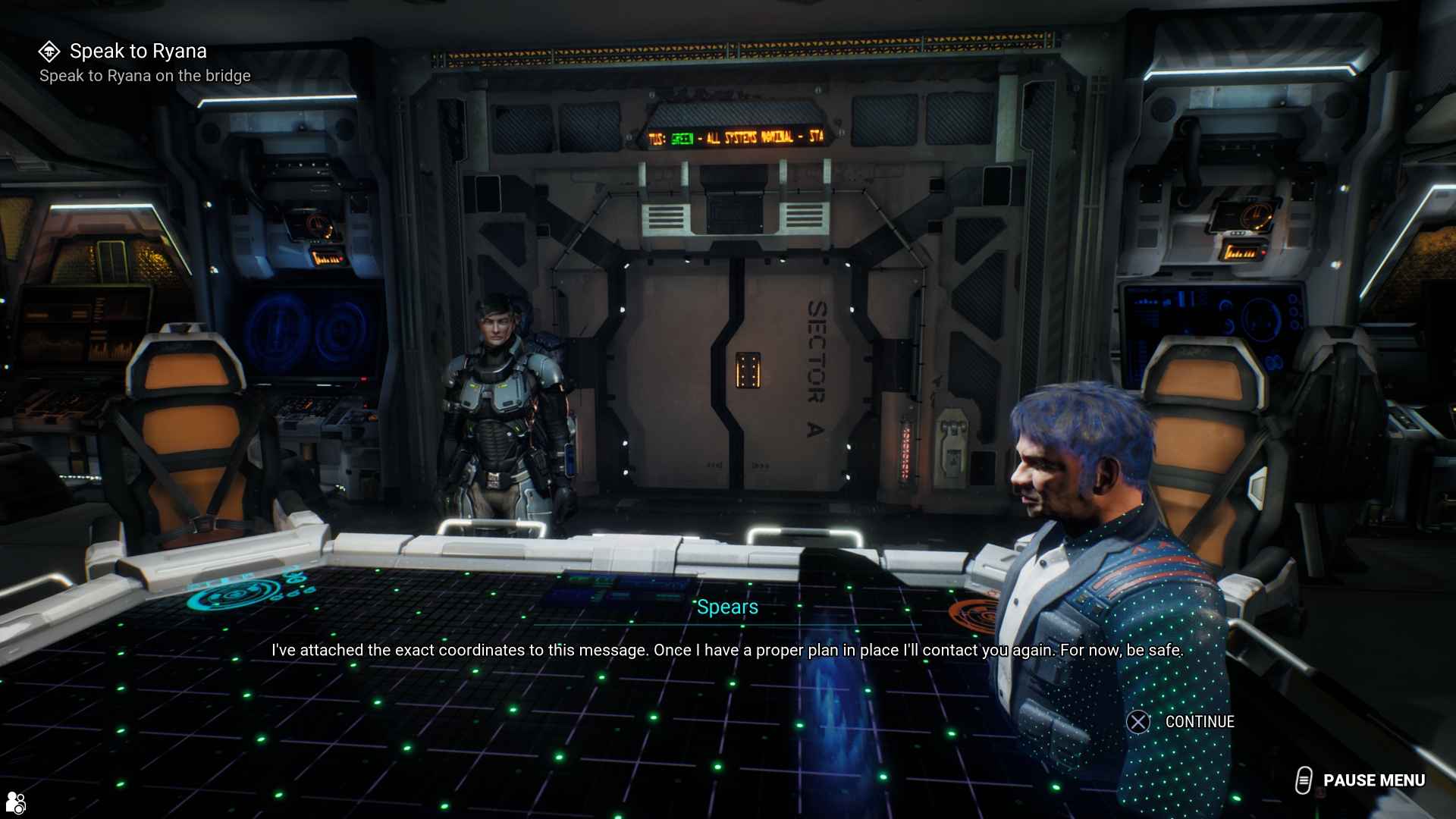This screenshot has width=1456, height=819.
Task: Open the Pause Menu
Action: click(x=1360, y=780)
